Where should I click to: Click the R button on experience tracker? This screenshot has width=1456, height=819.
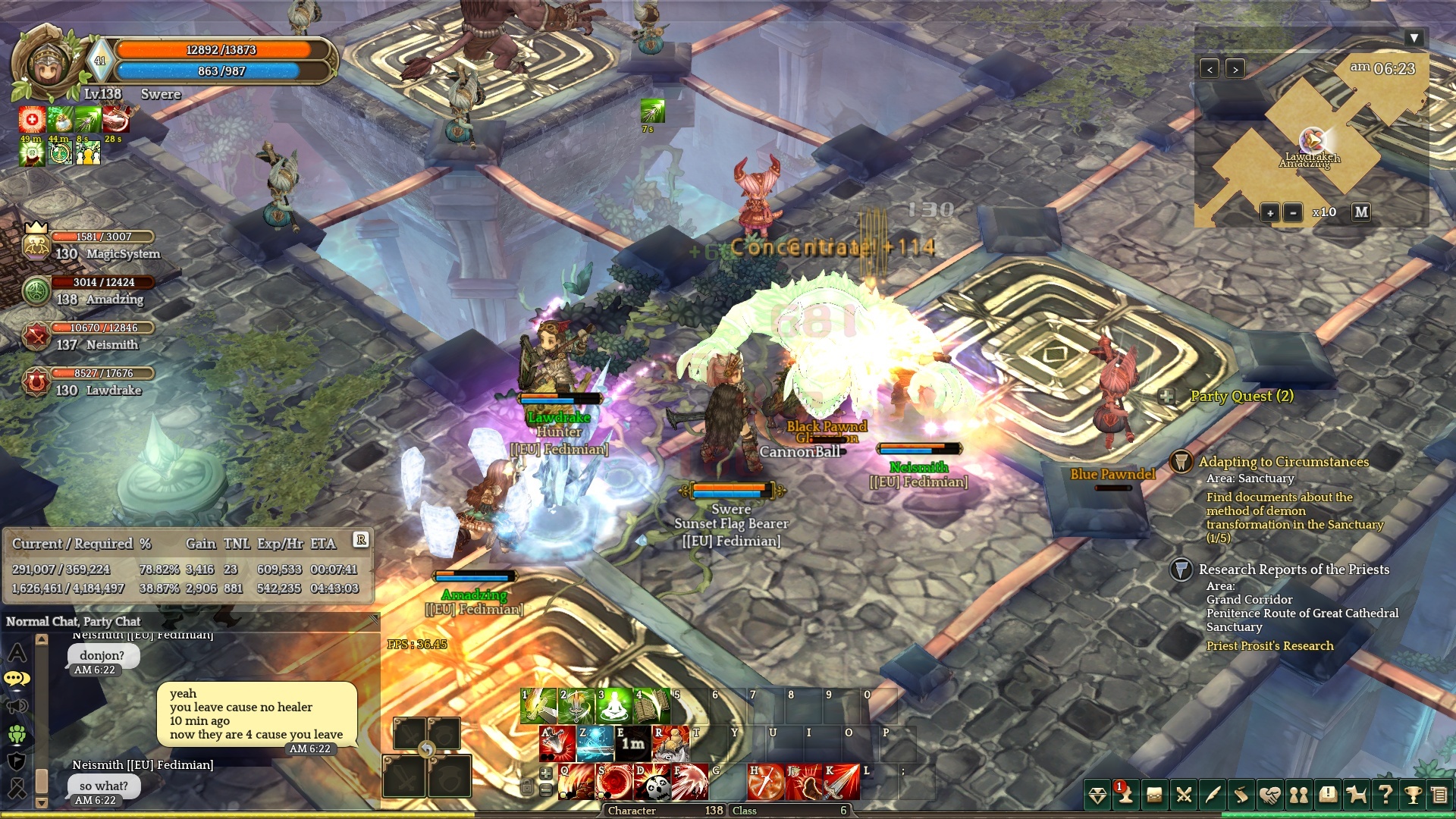361,540
